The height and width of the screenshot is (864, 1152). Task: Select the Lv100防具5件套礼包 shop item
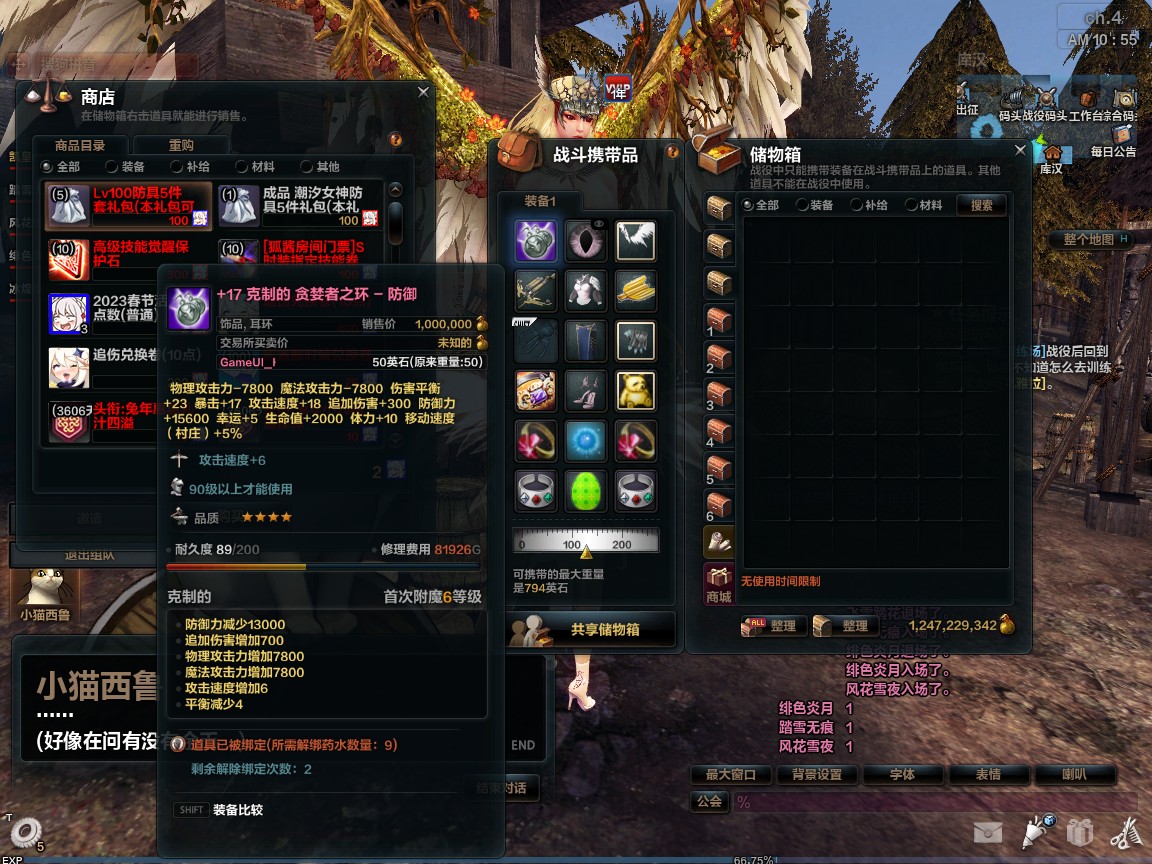click(x=128, y=205)
